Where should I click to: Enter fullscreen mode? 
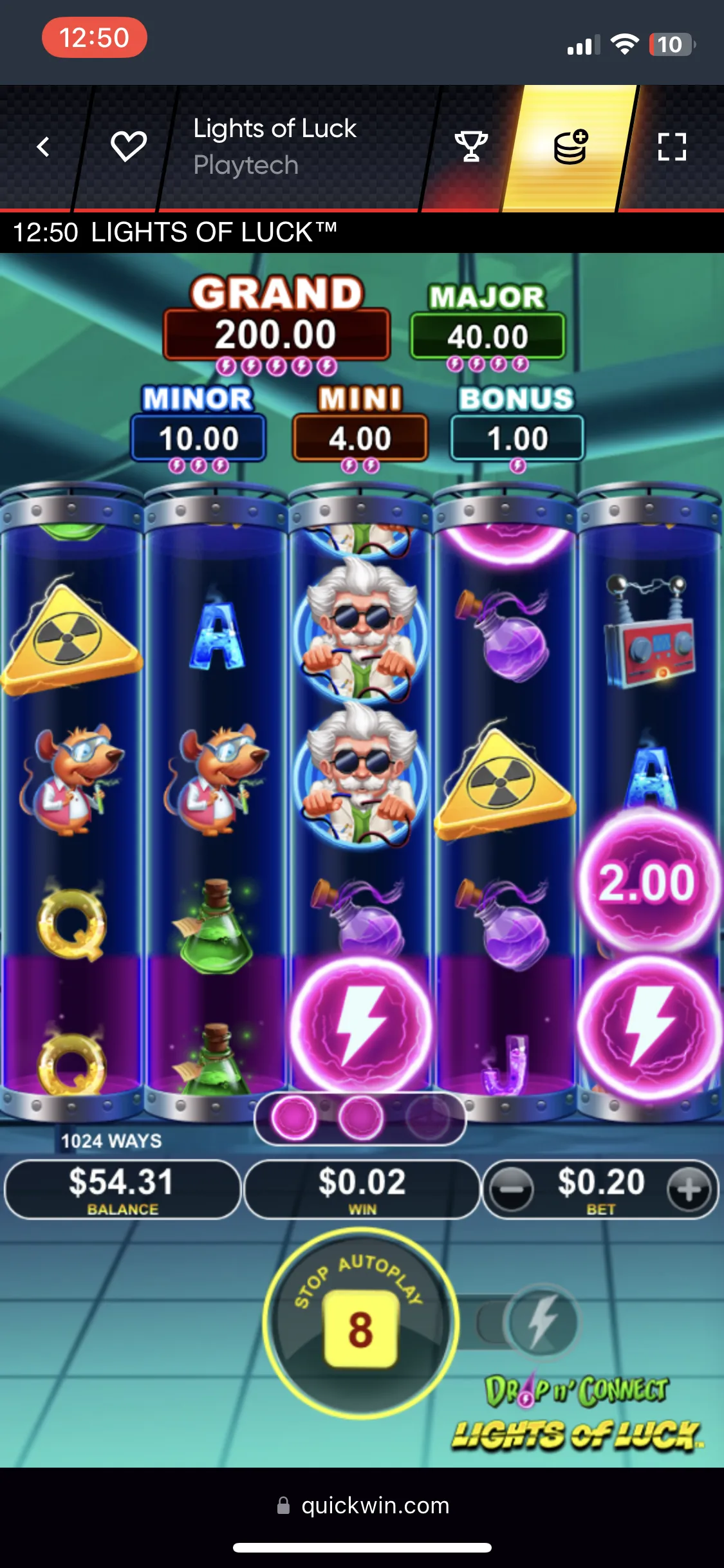(x=672, y=147)
